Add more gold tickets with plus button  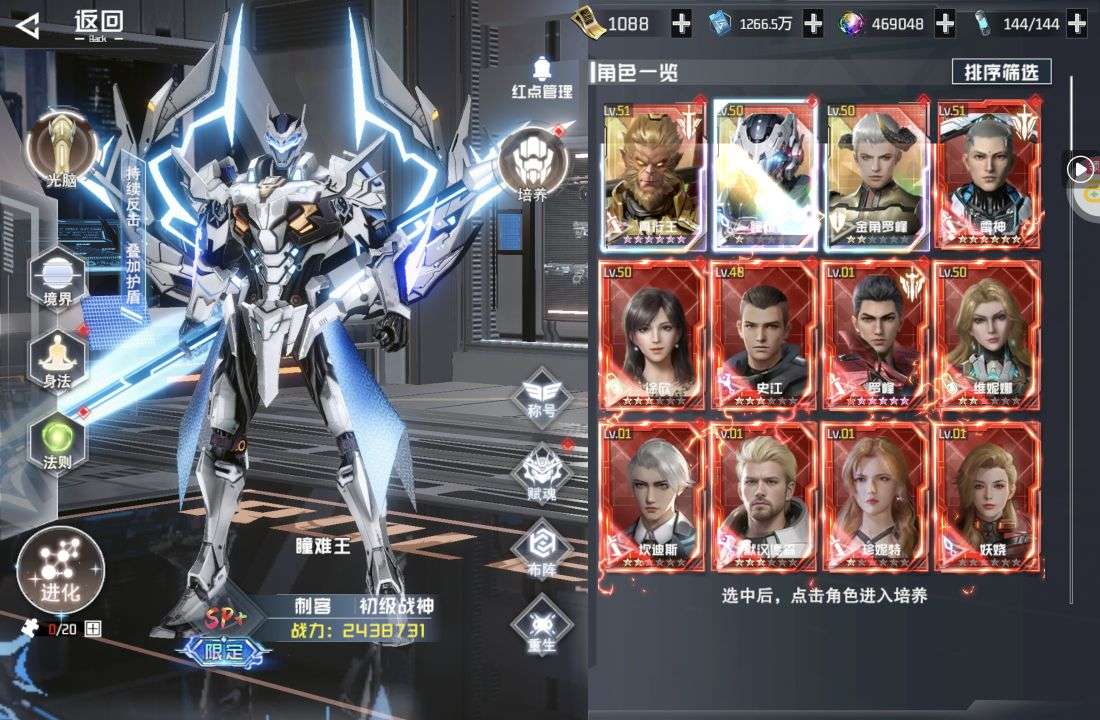[x=680, y=24]
